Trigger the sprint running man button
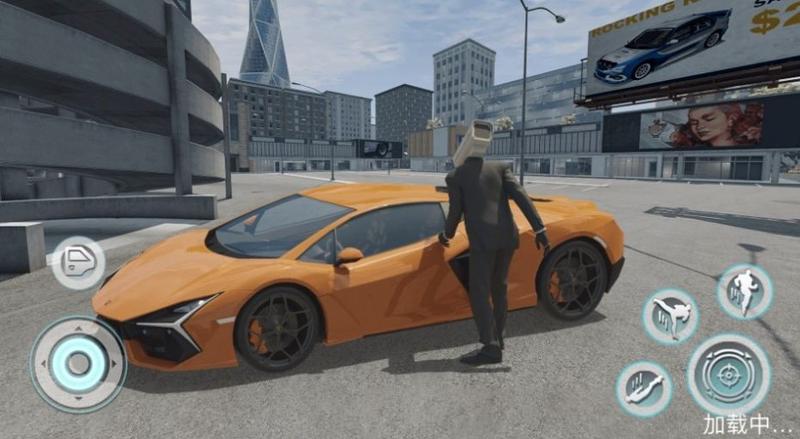 point(744,291)
